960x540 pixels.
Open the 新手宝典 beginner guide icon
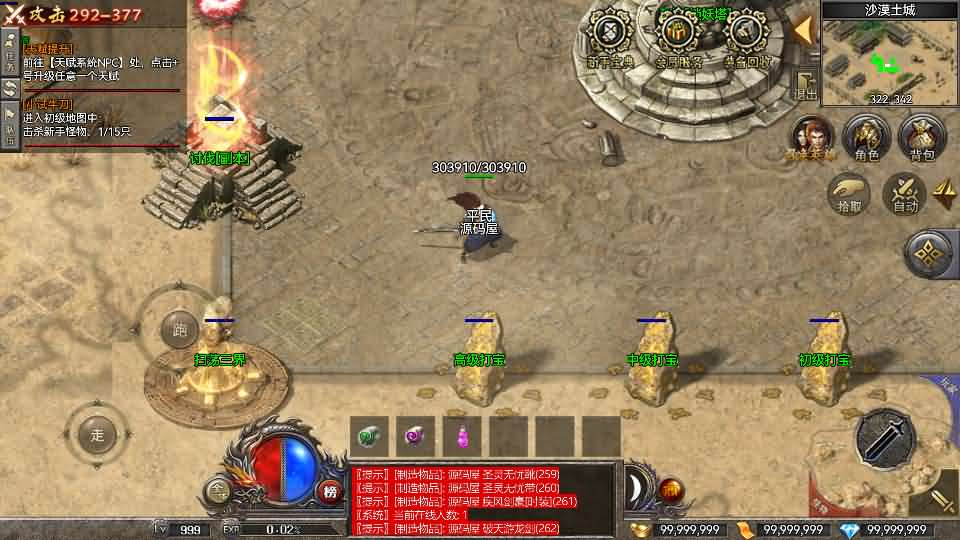[x=609, y=36]
